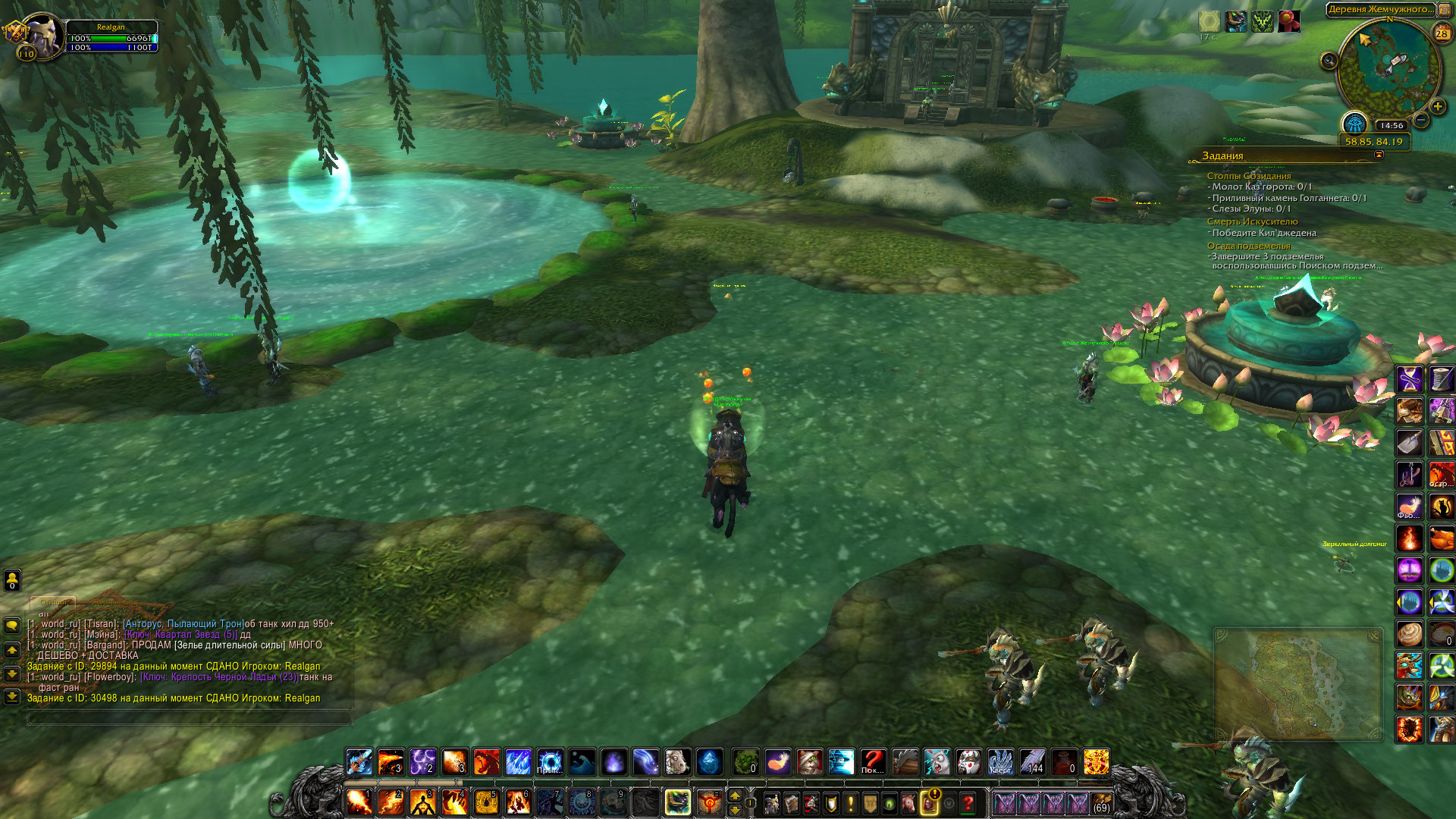Screen dimensions: 1456x819
Task: Select the Столпы Созидания quest entry
Action: click(1248, 176)
